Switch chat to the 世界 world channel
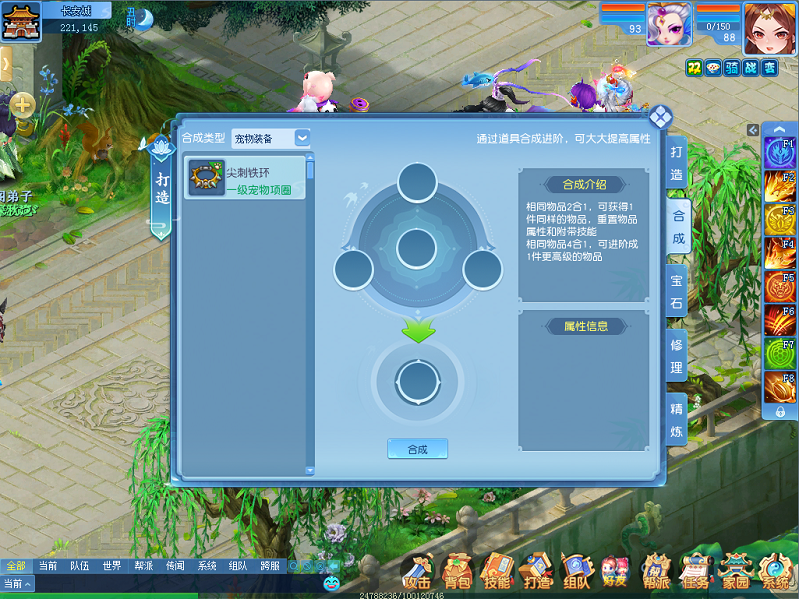 (x=111, y=565)
